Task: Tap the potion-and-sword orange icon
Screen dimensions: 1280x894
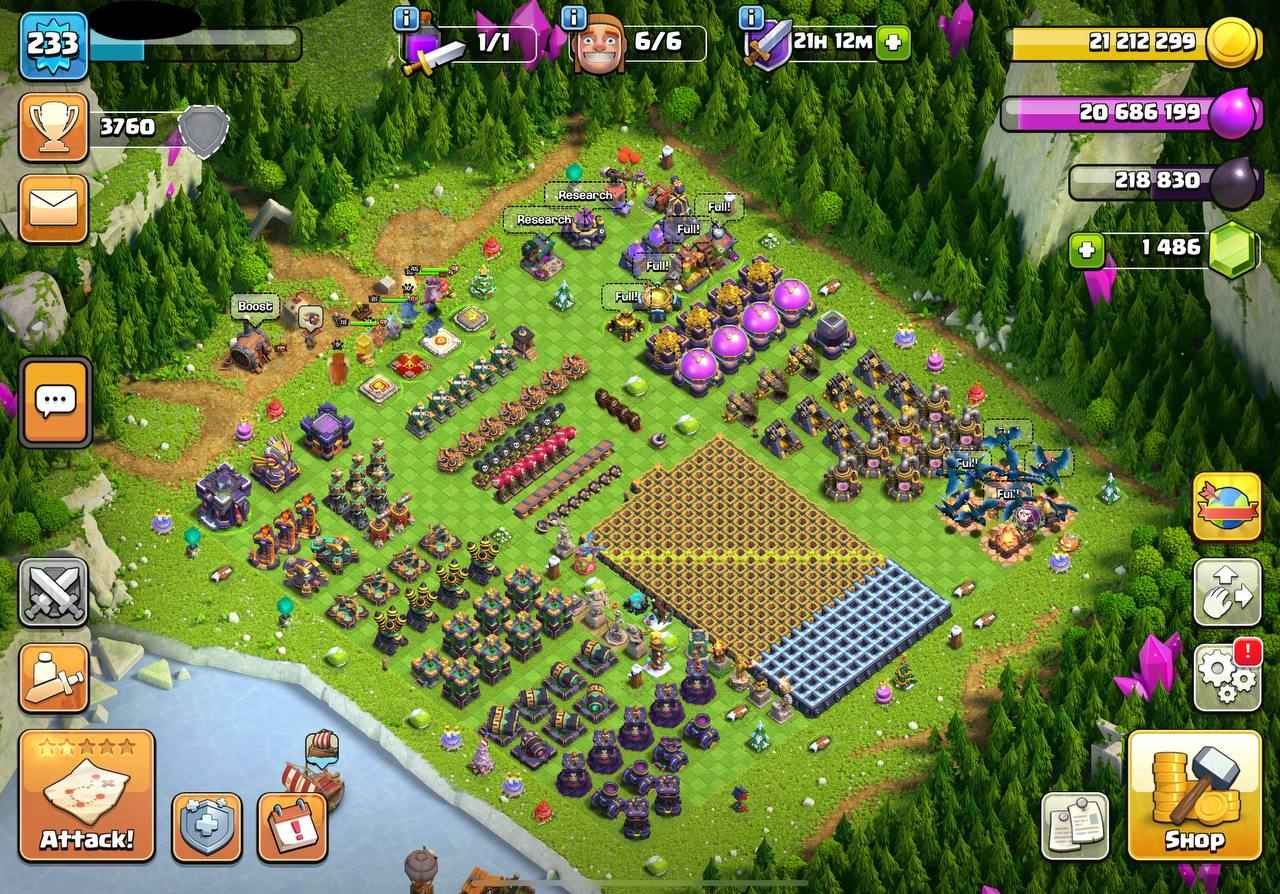Action: point(52,678)
